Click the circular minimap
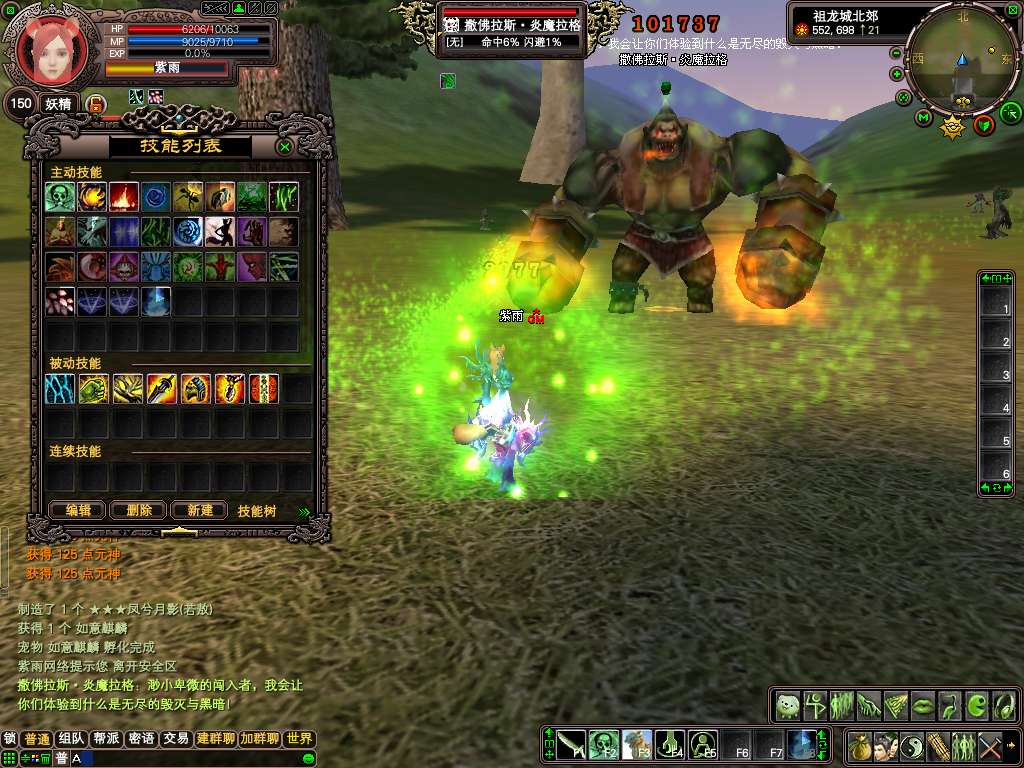Viewport: 1024px width, 768px height. [962, 58]
